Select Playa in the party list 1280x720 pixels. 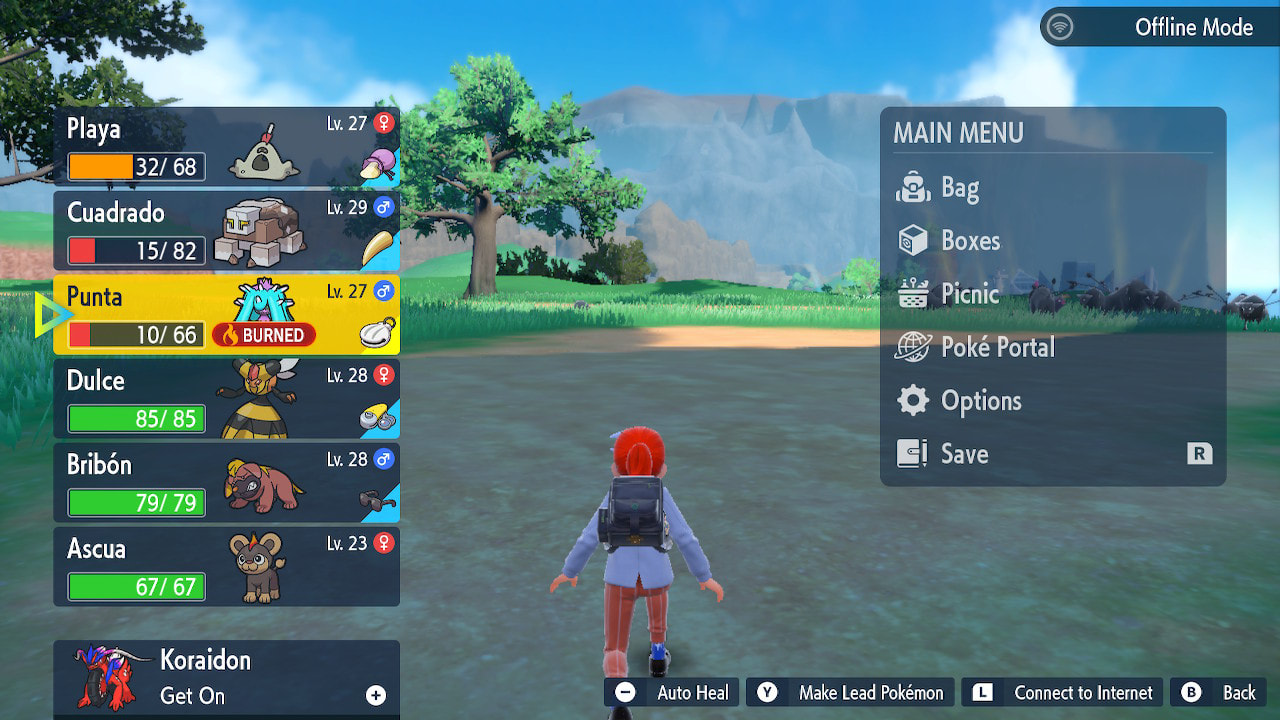coord(226,147)
